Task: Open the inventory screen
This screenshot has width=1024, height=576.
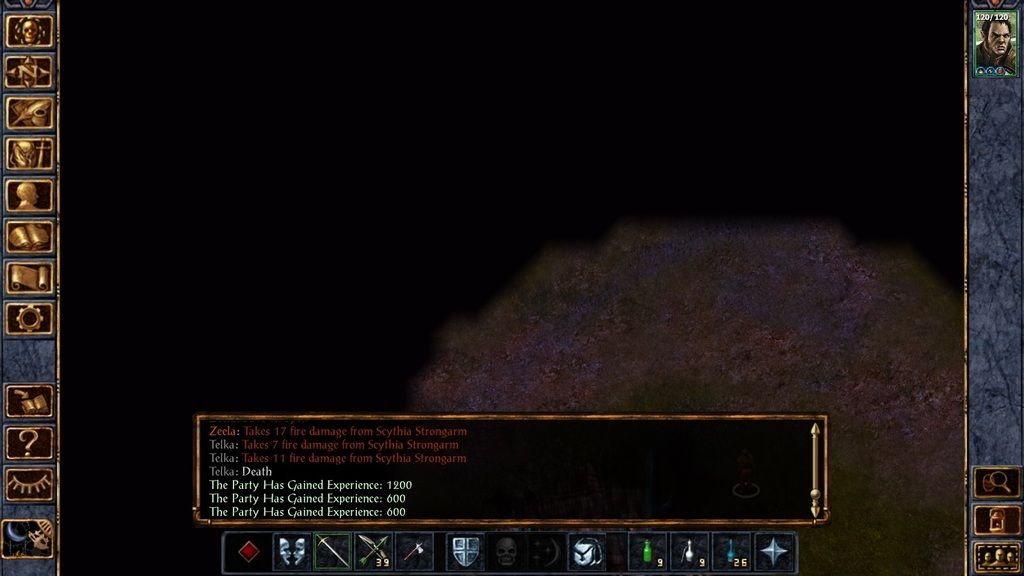Action: coord(29,154)
